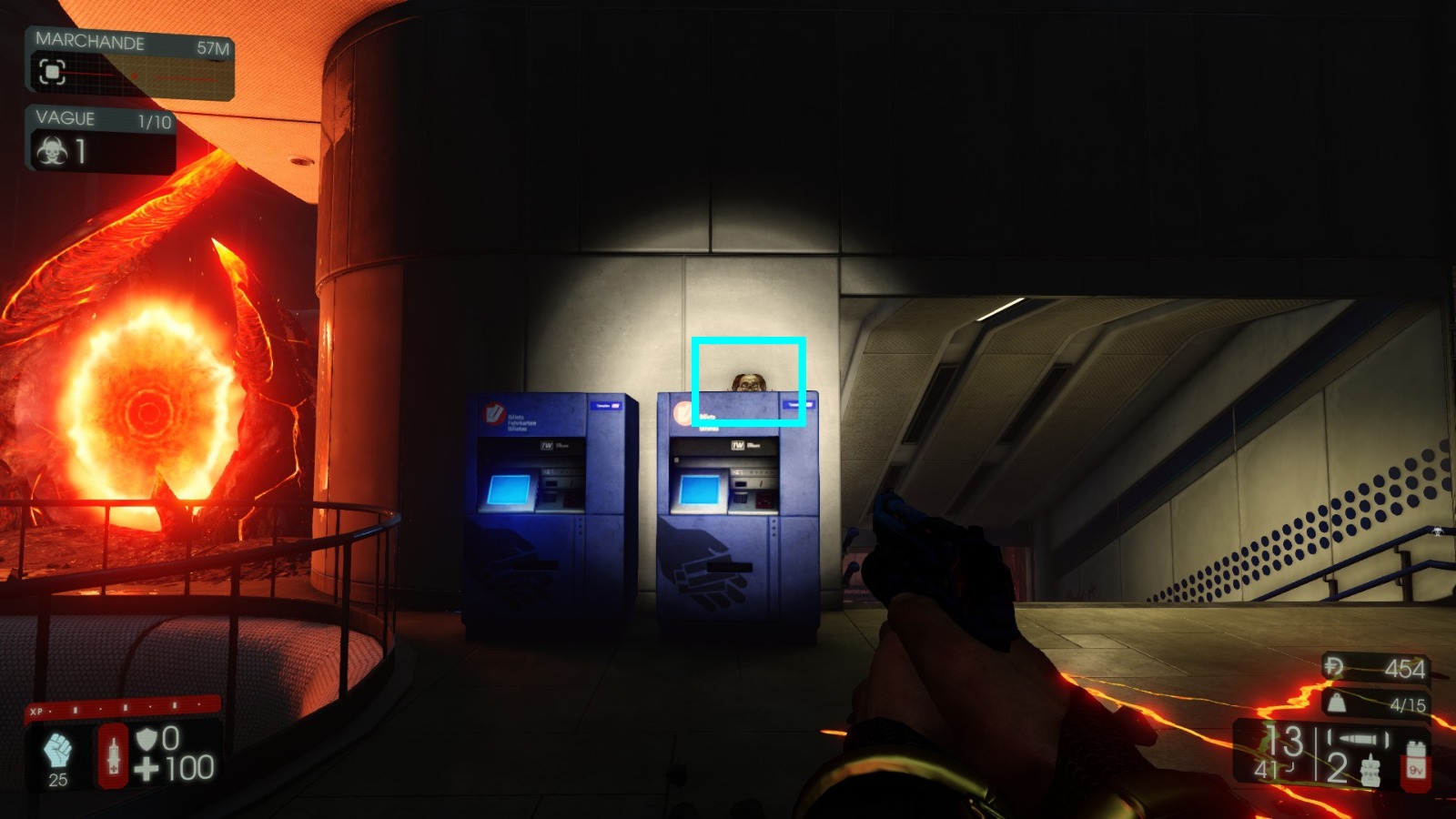Click the health cross icon beside 100
Viewport: 1456px width, 819px height.
pyautogui.click(x=147, y=769)
